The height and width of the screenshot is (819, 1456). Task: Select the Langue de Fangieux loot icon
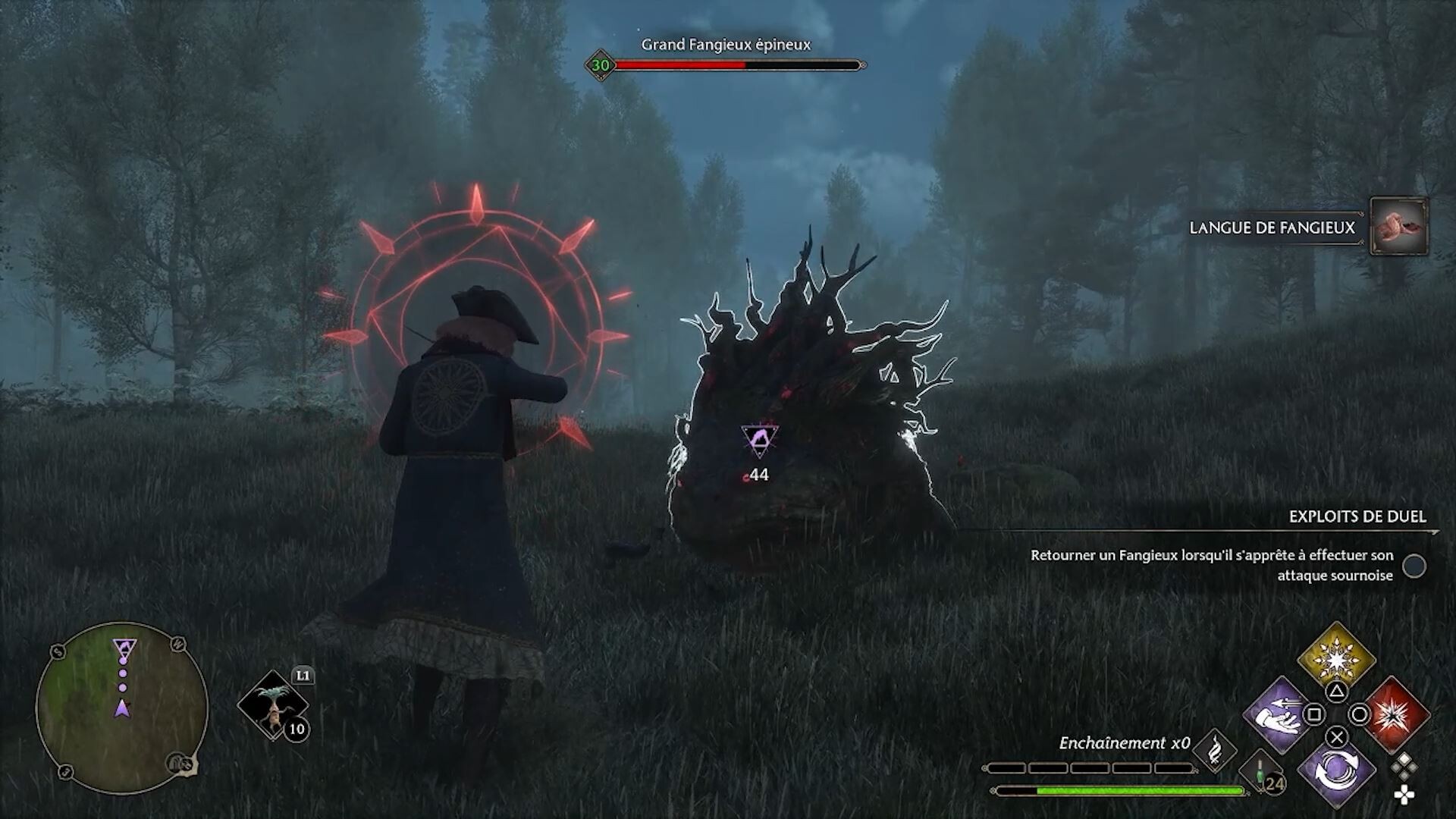click(x=1399, y=227)
